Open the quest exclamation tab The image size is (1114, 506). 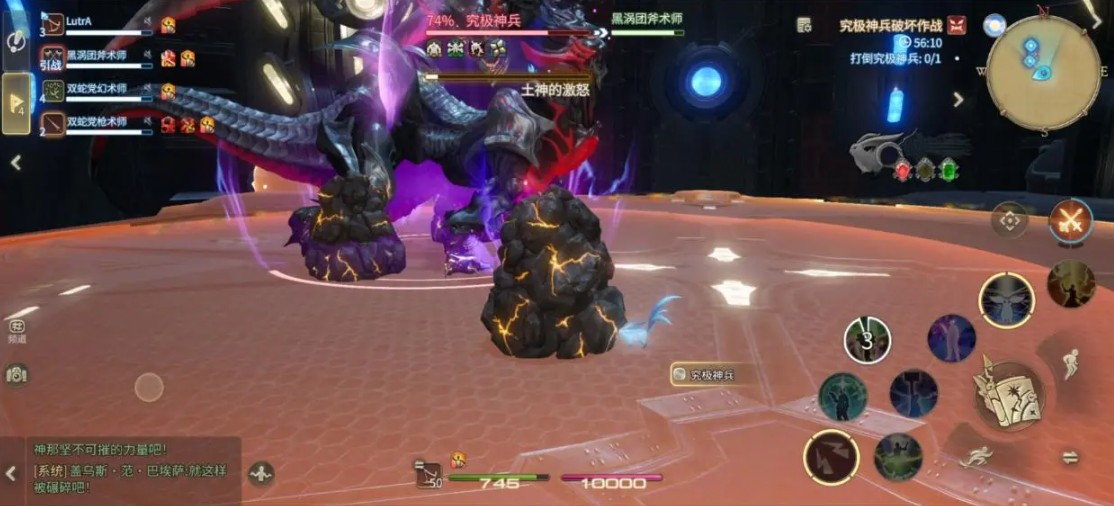(17, 40)
